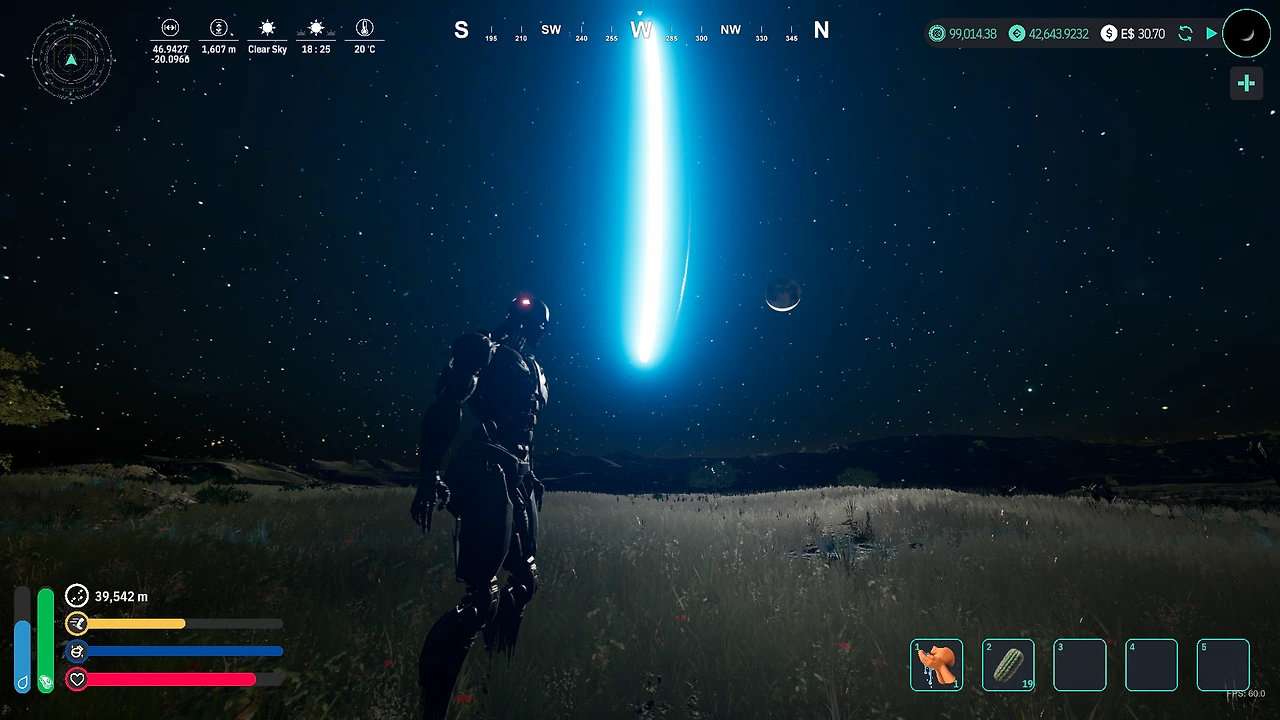Open the circular minimap radar

[x=71, y=59]
